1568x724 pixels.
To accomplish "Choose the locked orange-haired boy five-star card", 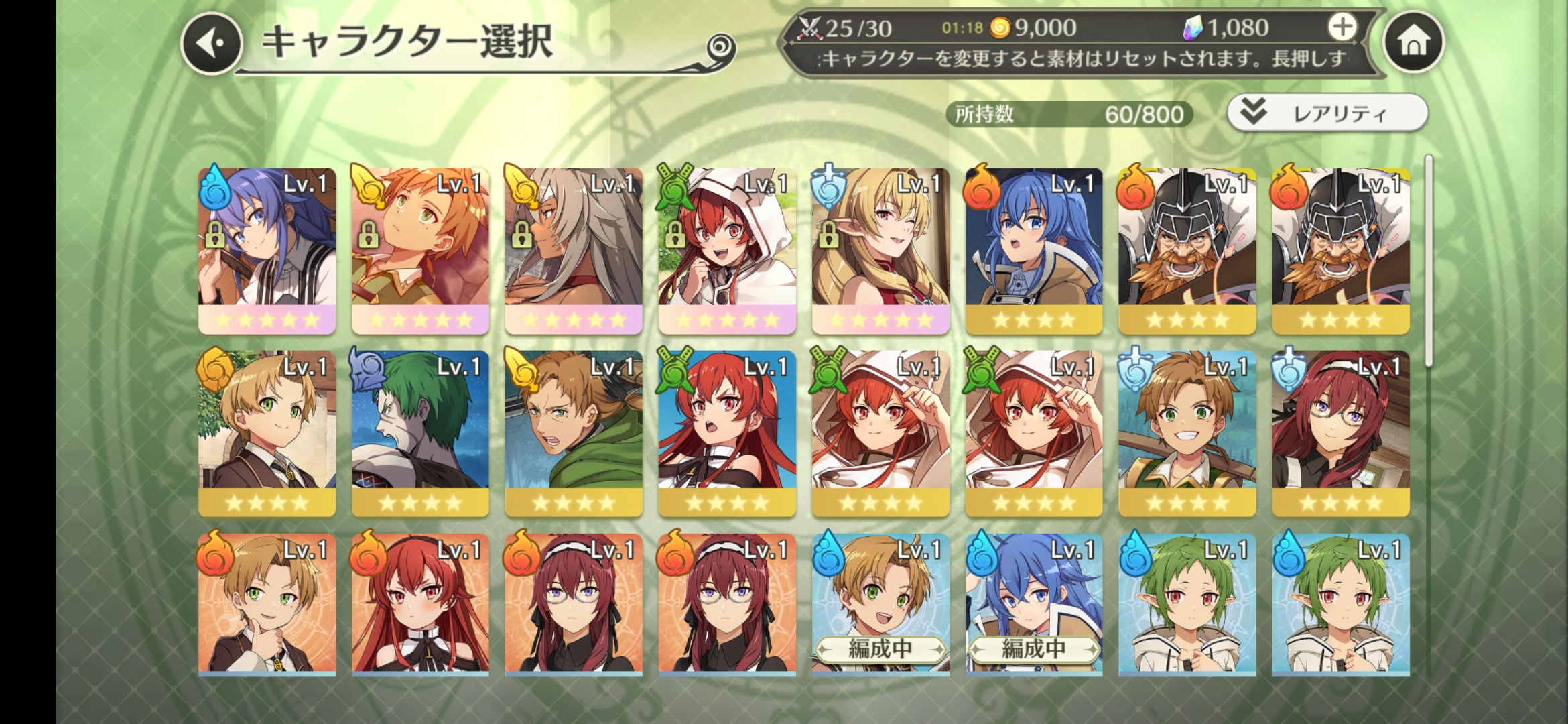I will pyautogui.click(x=420, y=249).
